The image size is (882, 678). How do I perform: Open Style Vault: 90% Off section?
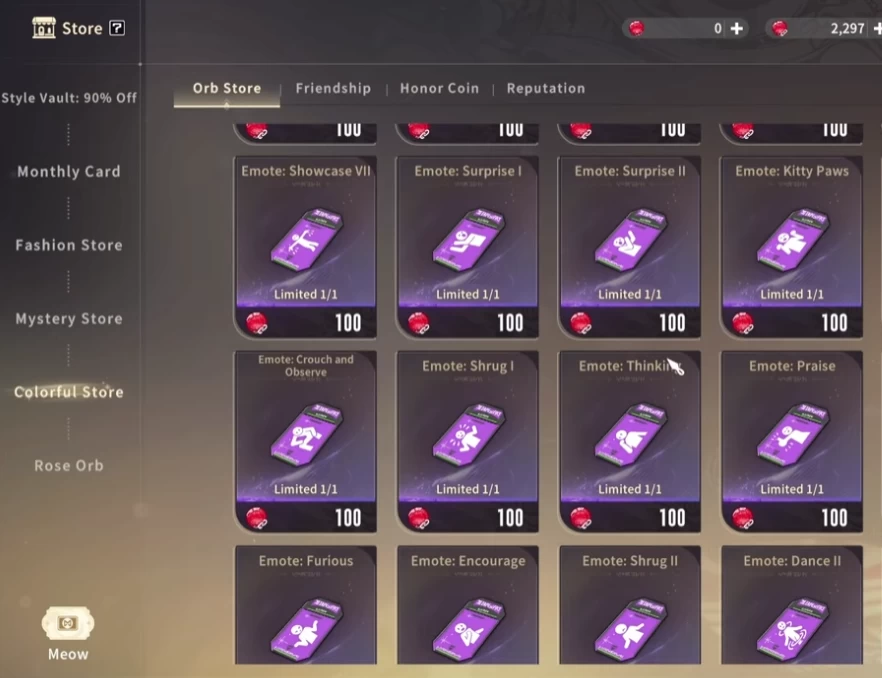coord(69,98)
